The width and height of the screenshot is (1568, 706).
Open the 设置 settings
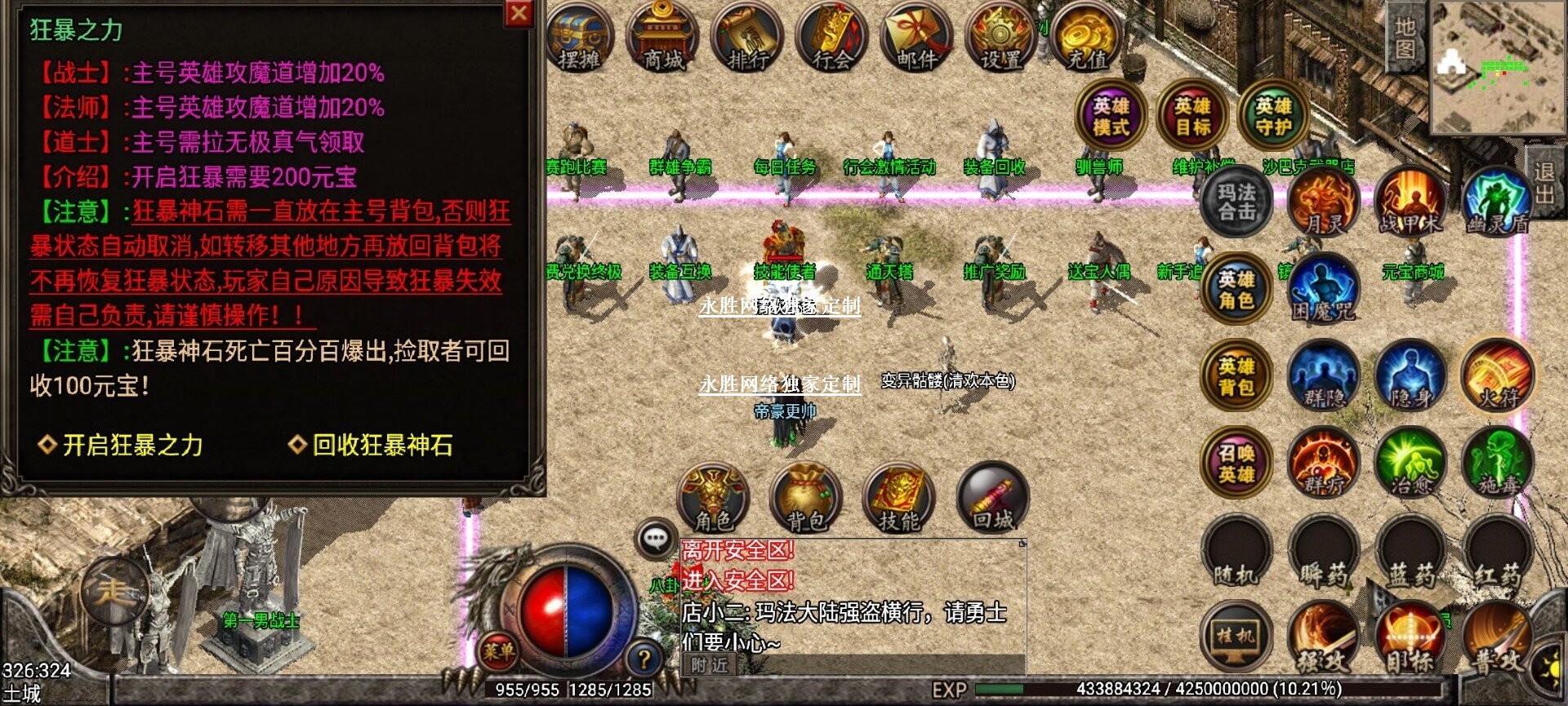pos(1001,38)
